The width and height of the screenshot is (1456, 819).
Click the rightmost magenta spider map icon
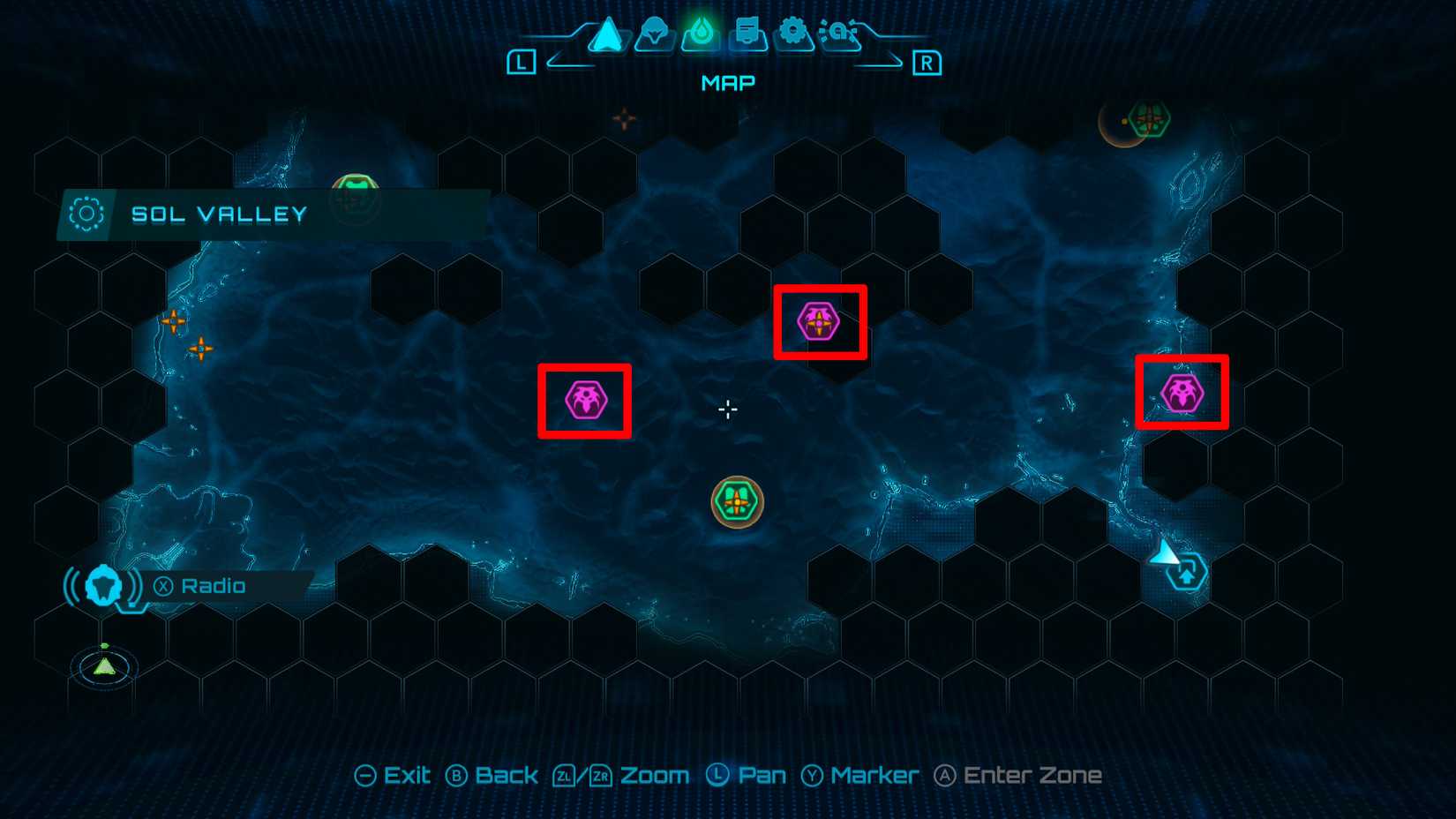[1182, 394]
